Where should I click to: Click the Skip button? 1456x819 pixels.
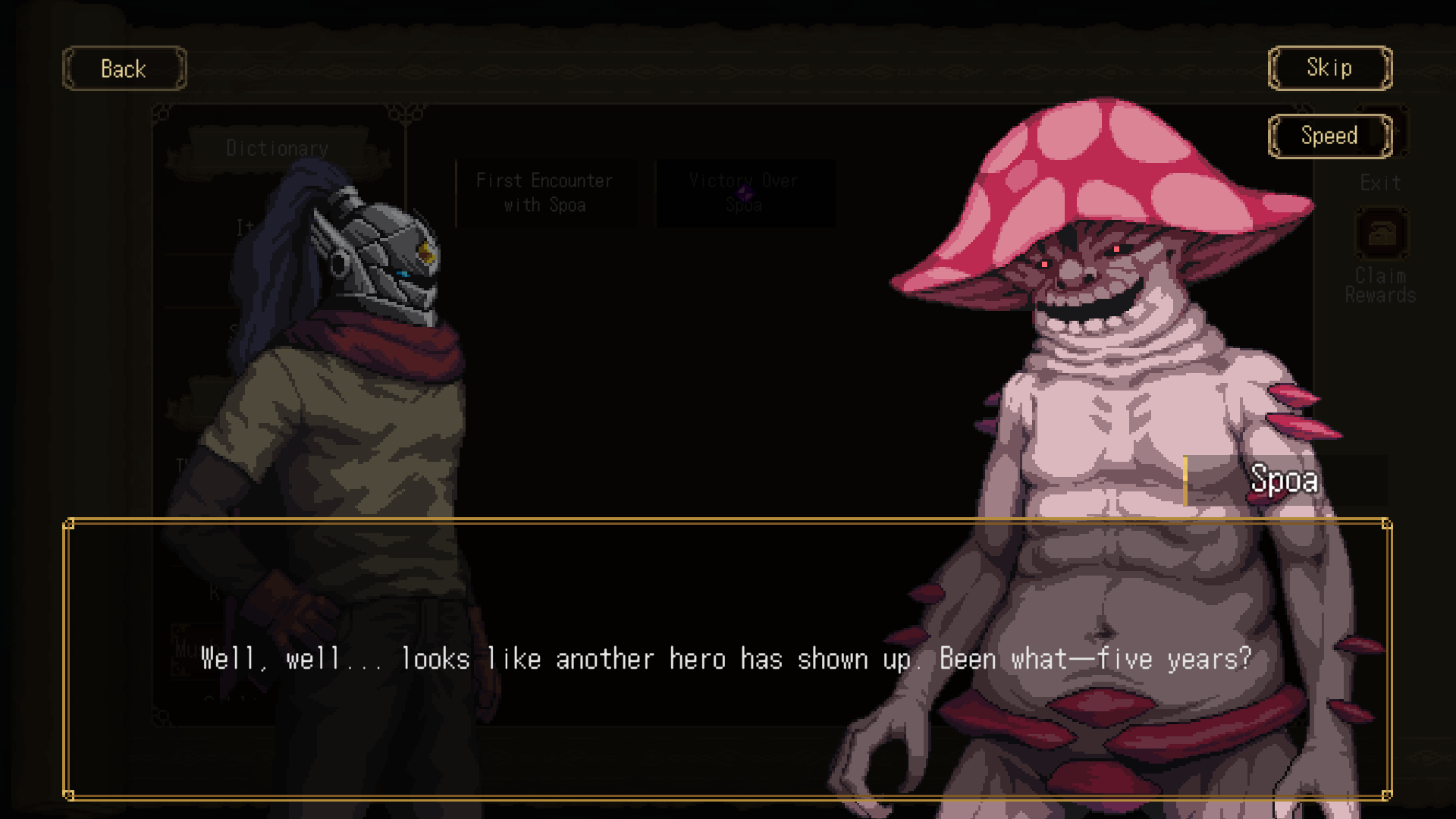1329,67
